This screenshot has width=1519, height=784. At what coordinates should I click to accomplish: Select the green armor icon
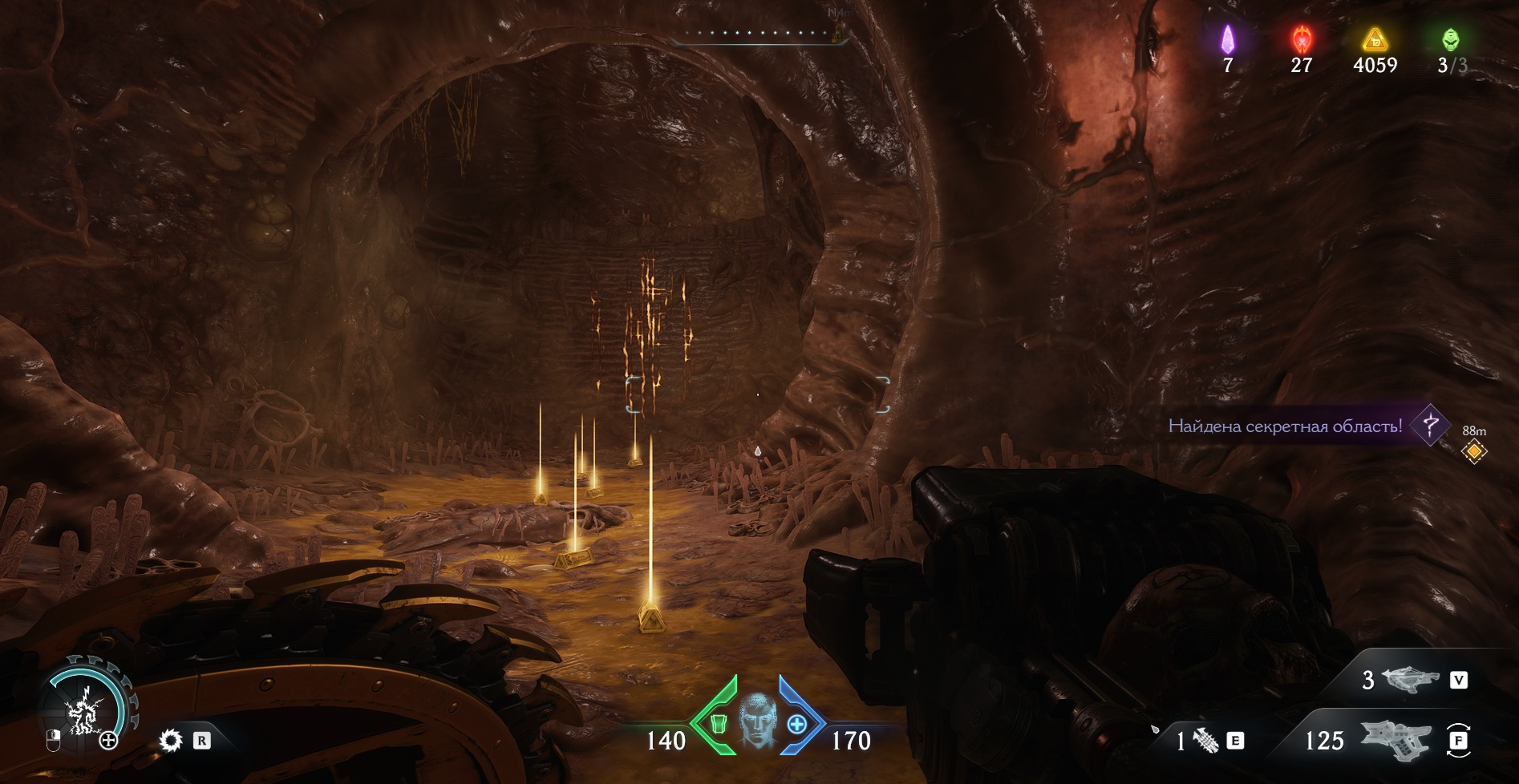719,723
